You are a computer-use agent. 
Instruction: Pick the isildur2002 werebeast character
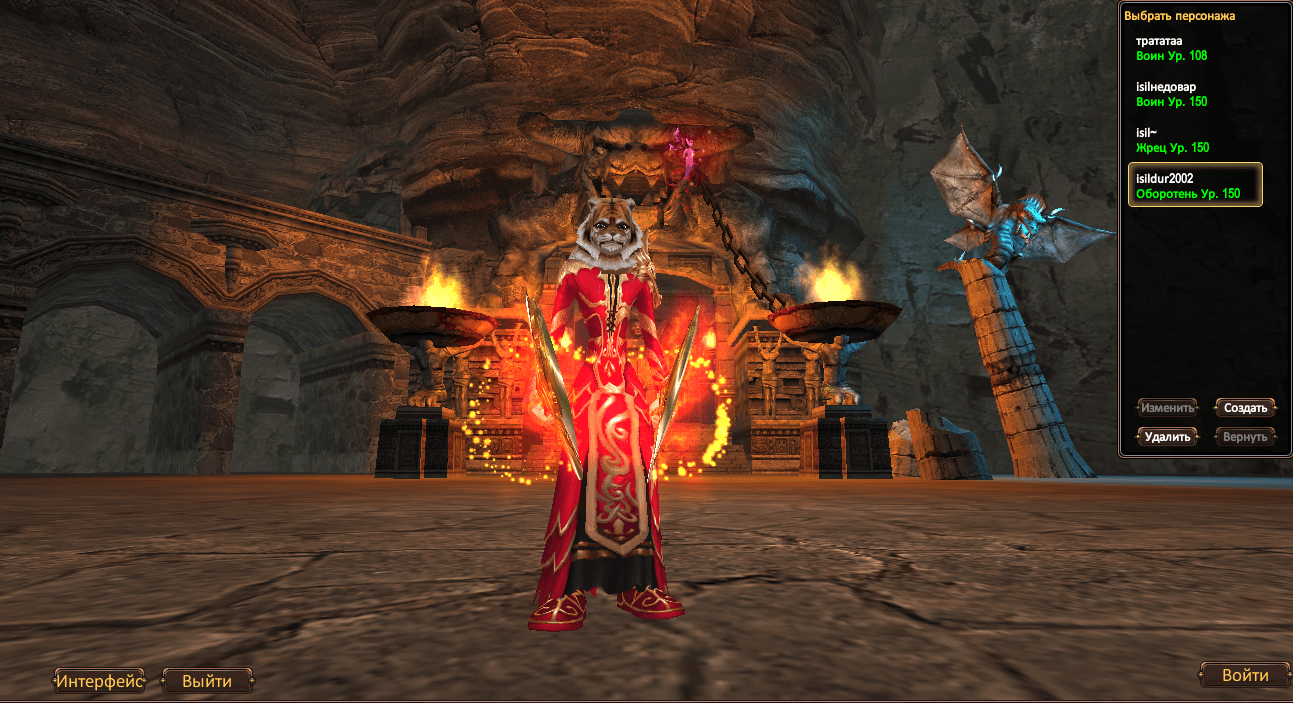[x=1194, y=185]
